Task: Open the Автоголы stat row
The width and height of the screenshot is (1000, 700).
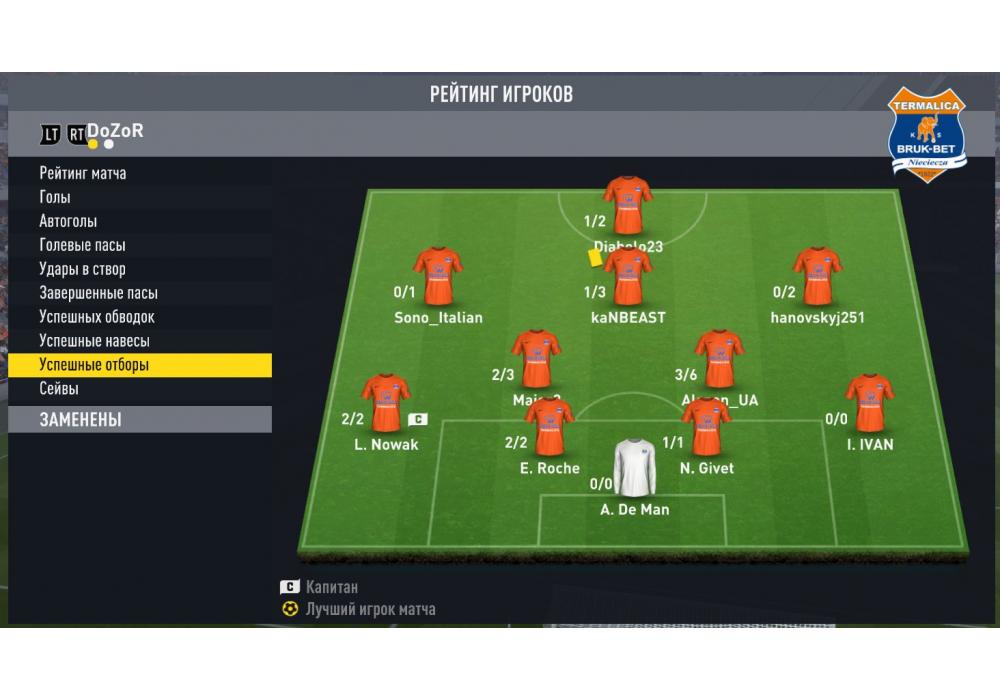Action: (x=68, y=221)
